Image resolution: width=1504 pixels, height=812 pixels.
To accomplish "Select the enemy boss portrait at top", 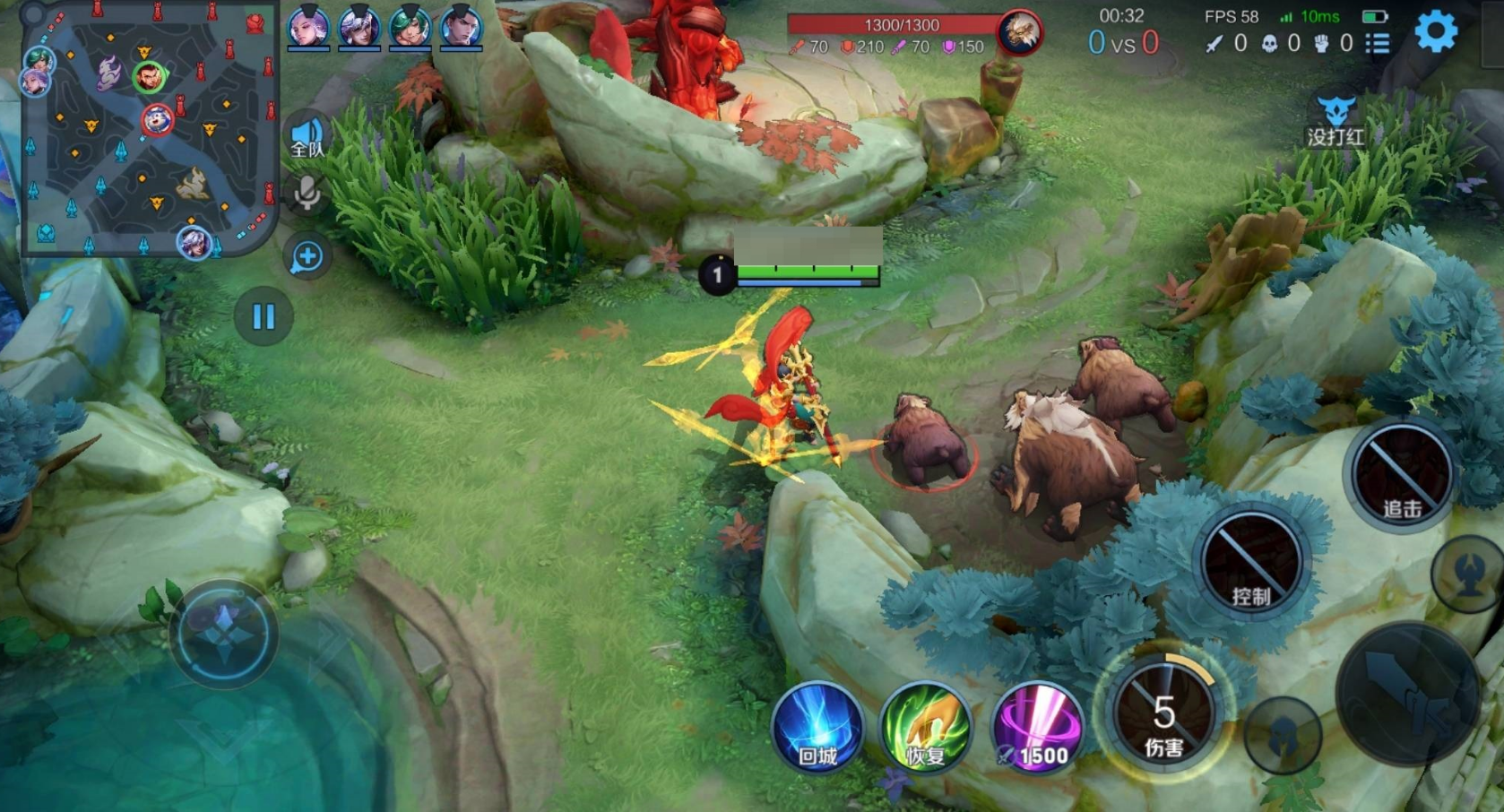I will 1019,33.
